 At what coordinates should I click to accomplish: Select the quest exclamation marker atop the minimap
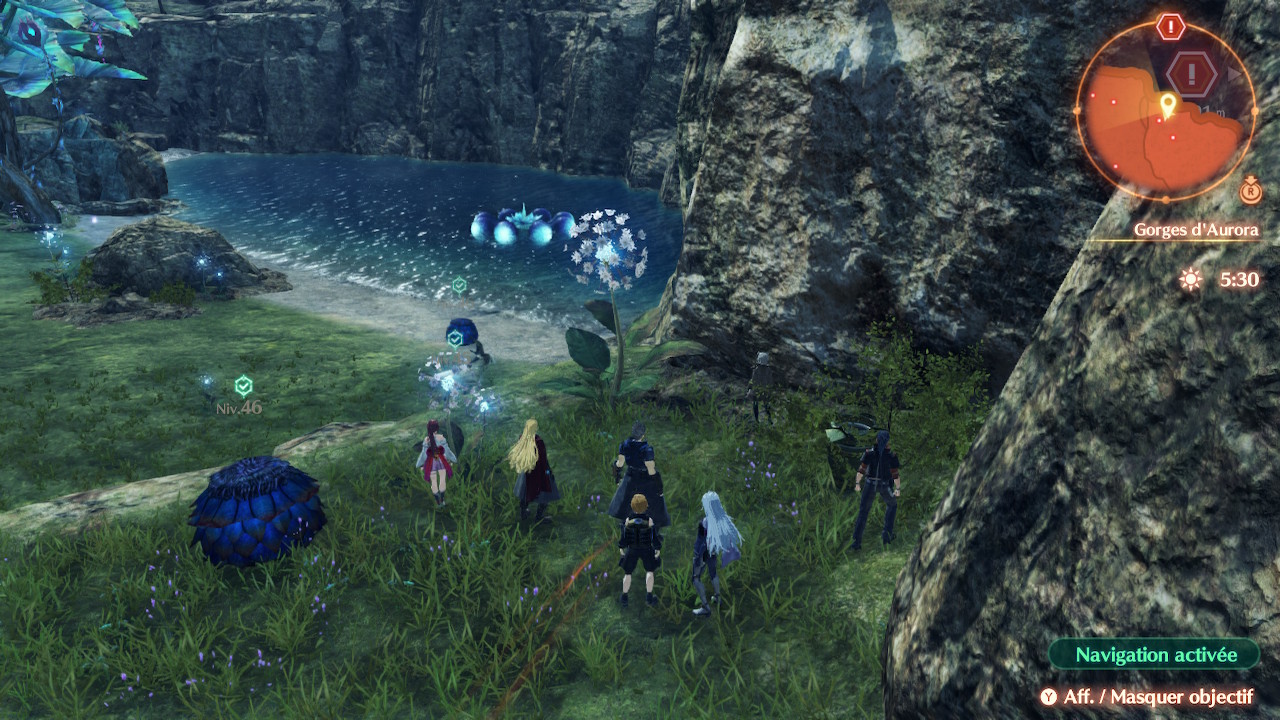(1170, 27)
